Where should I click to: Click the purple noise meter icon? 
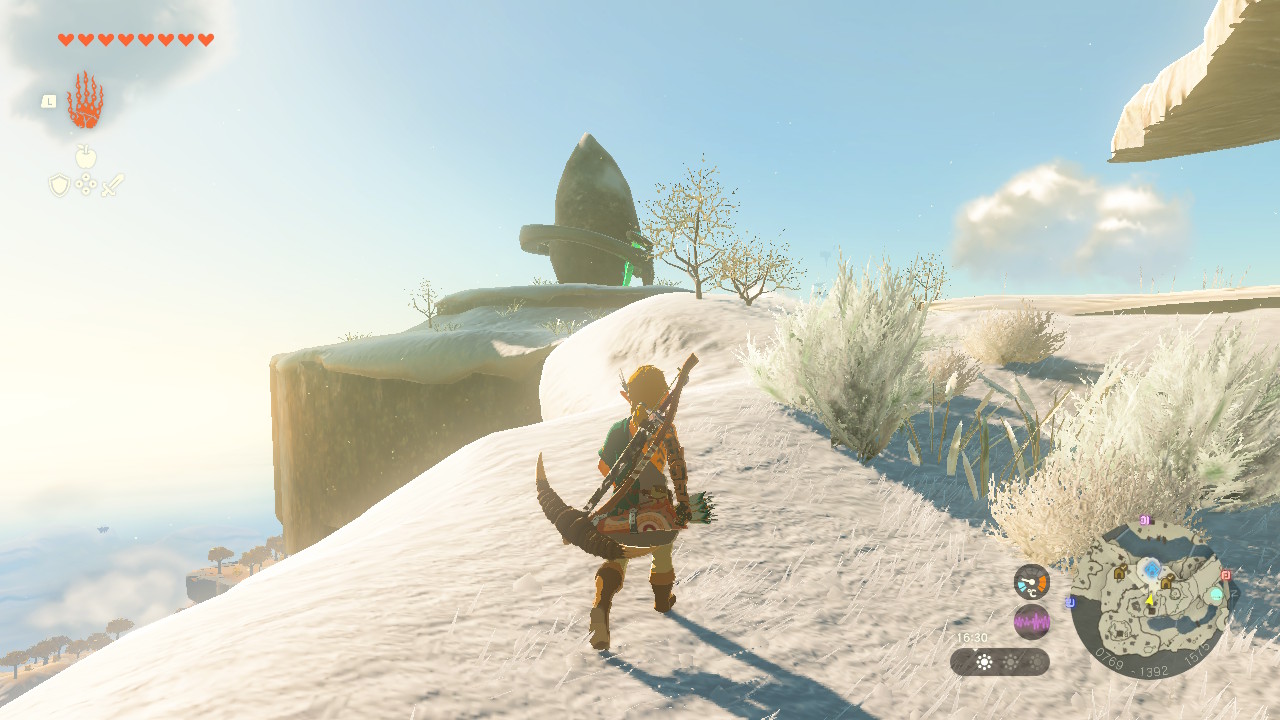click(x=1032, y=620)
